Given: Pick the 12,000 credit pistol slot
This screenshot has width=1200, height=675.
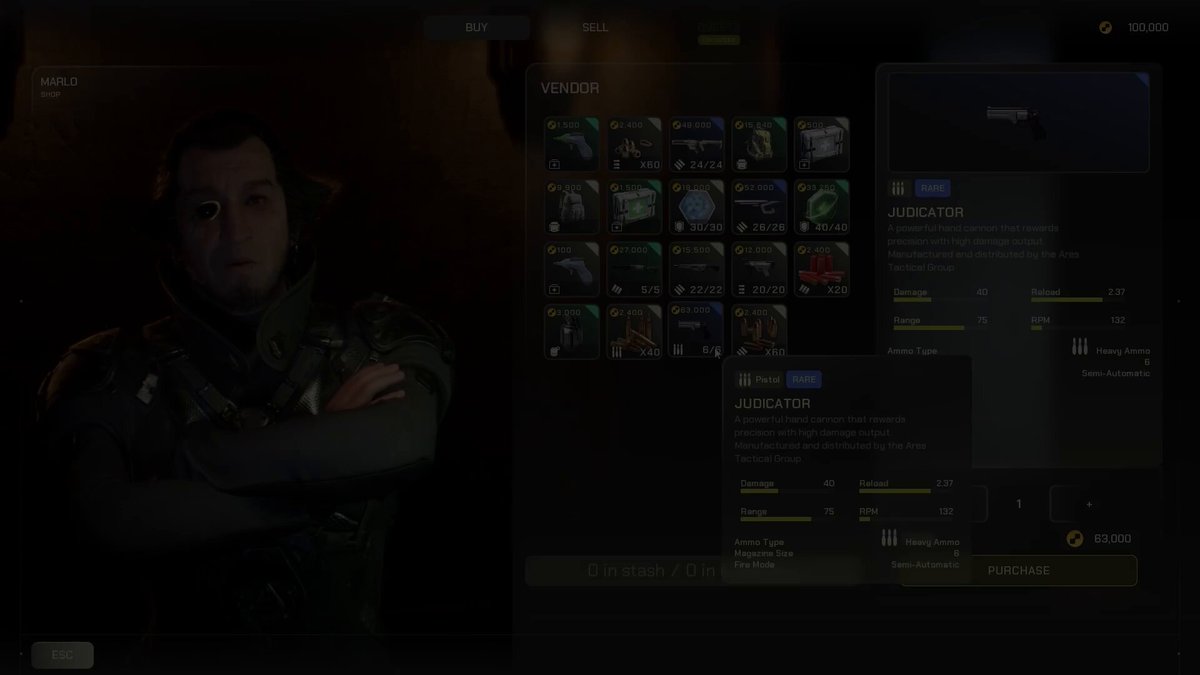Looking at the screenshot, I should pyautogui.click(x=759, y=268).
